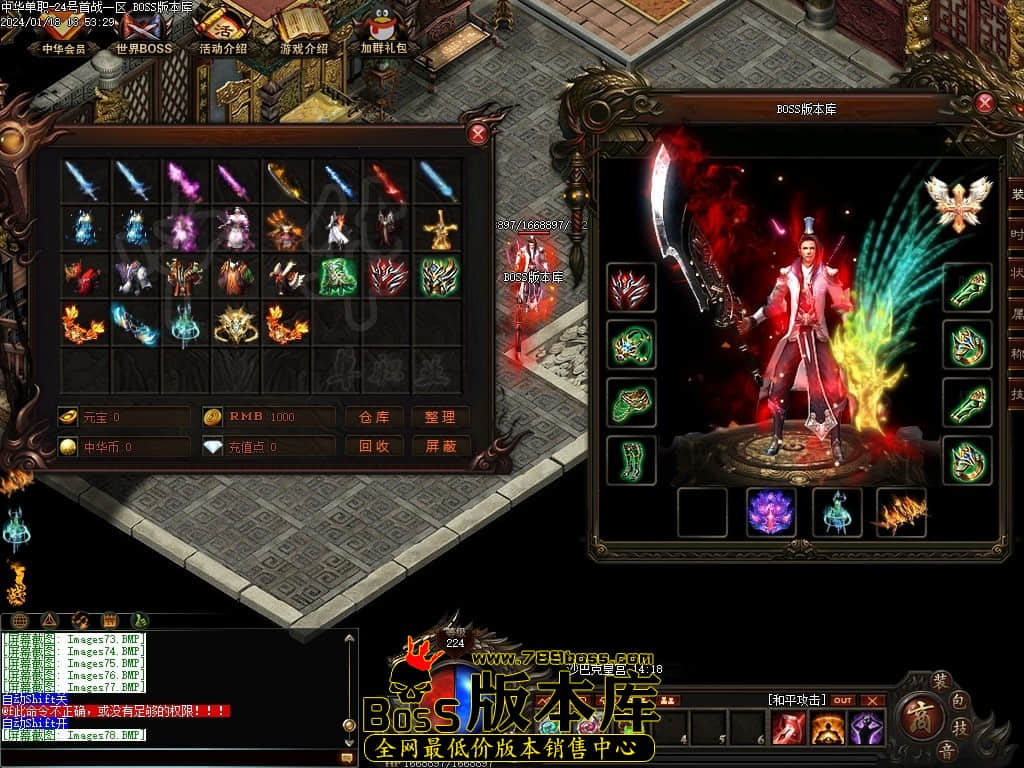Select the white-robed costume in the bag
This screenshot has height=768, width=1024.
click(236, 229)
